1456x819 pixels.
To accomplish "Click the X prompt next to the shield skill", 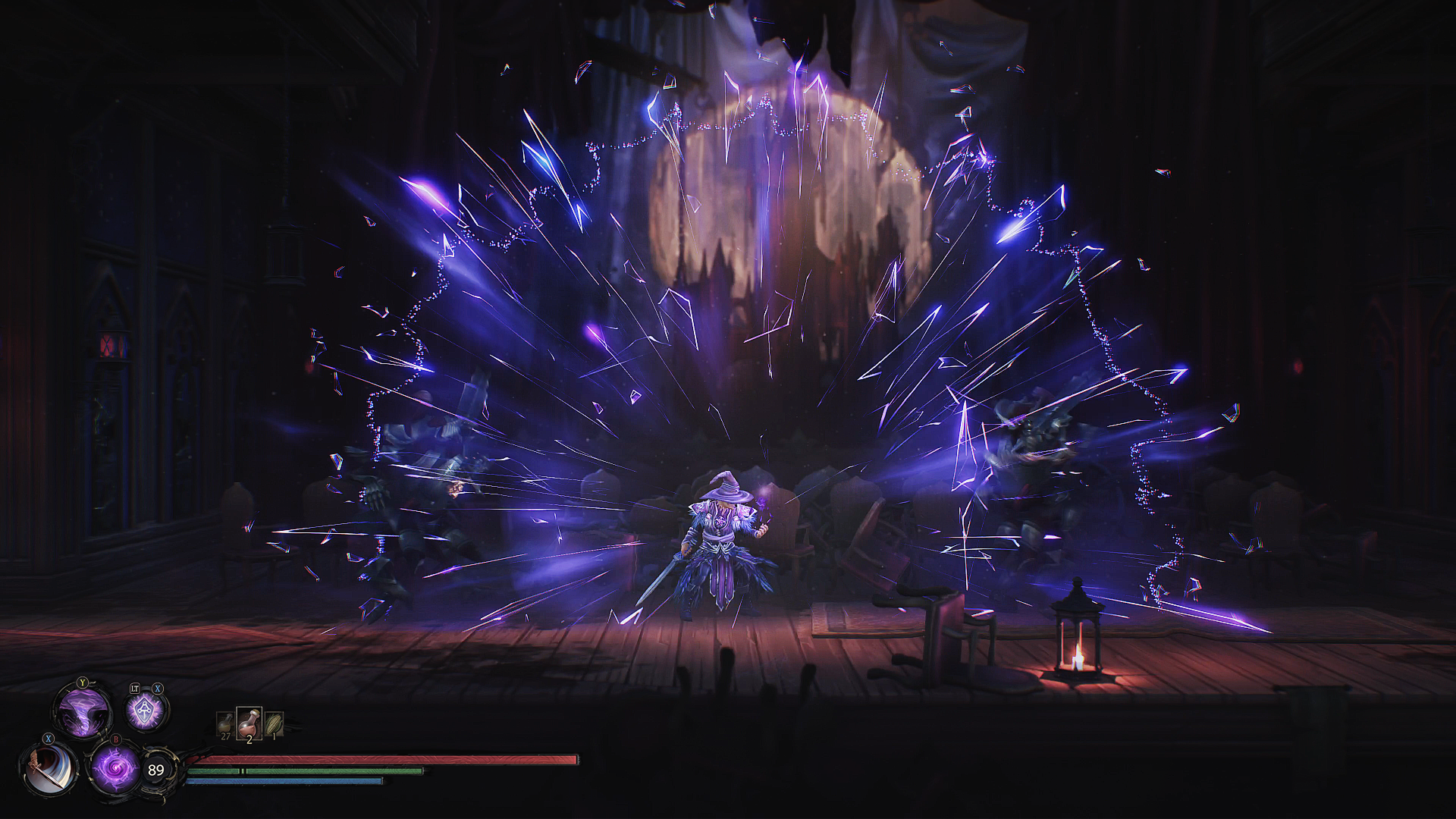I will tap(157, 689).
